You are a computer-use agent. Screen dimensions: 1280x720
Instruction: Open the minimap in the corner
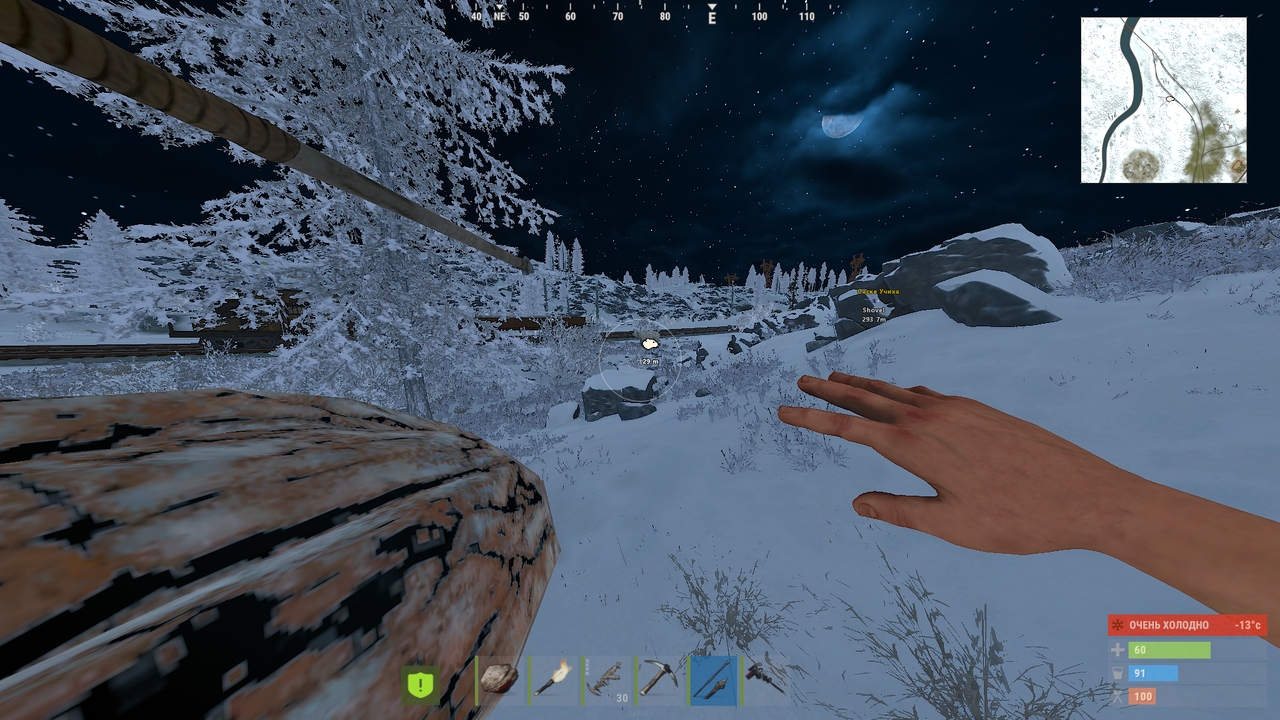[1163, 100]
